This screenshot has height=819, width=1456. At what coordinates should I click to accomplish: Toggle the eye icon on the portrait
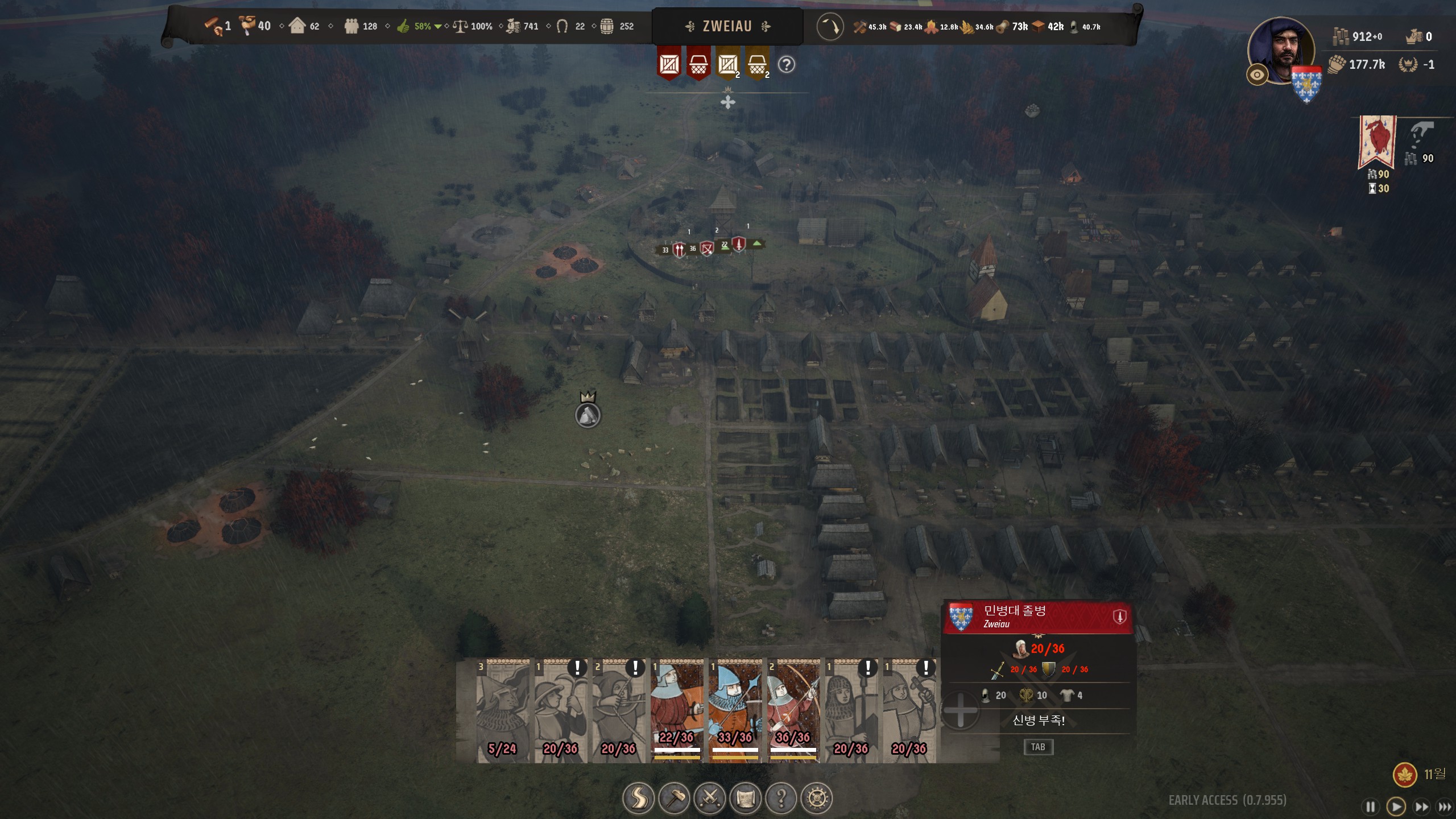coord(1257,75)
